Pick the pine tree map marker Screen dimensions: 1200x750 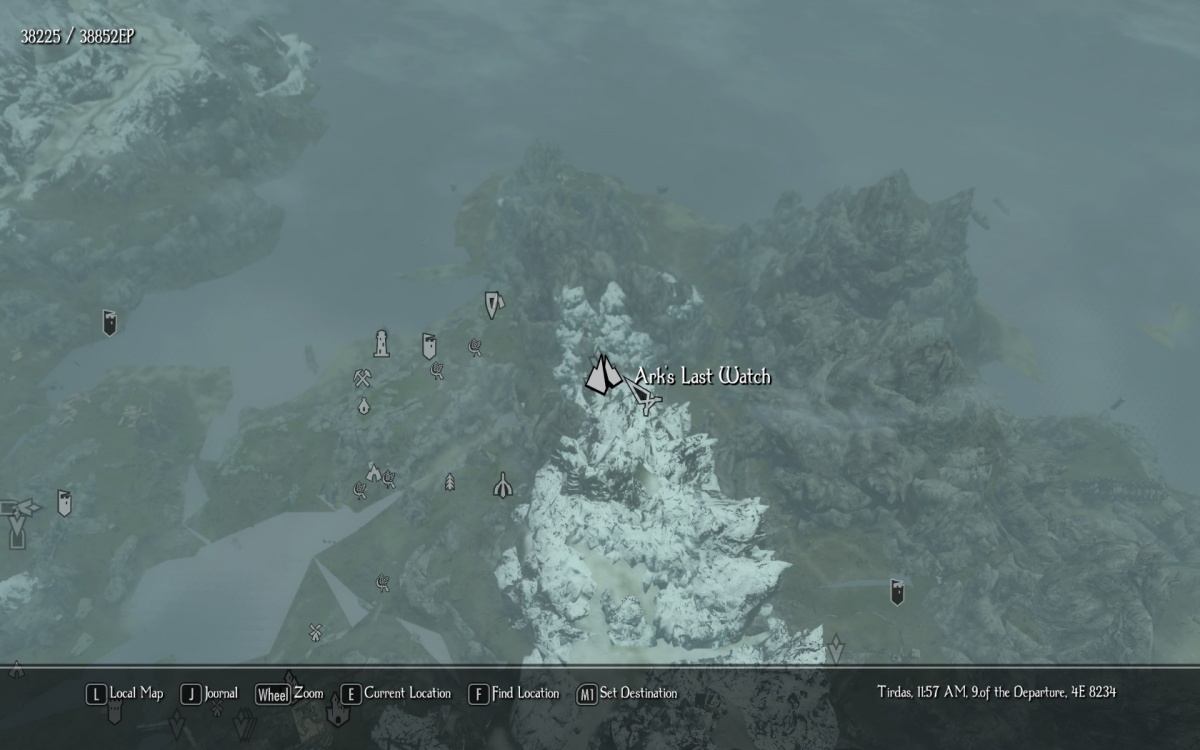(x=450, y=482)
